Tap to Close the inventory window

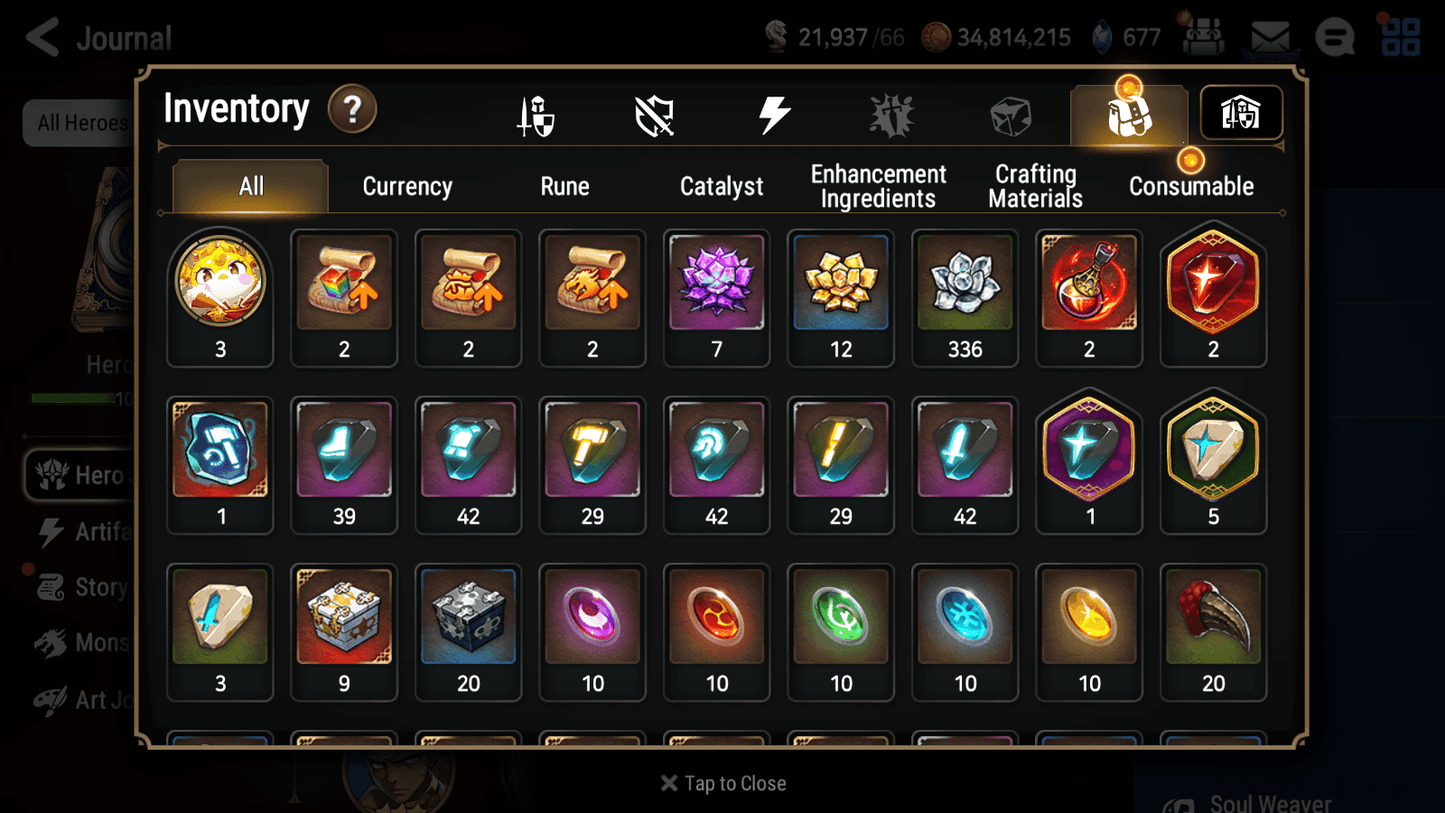click(722, 783)
